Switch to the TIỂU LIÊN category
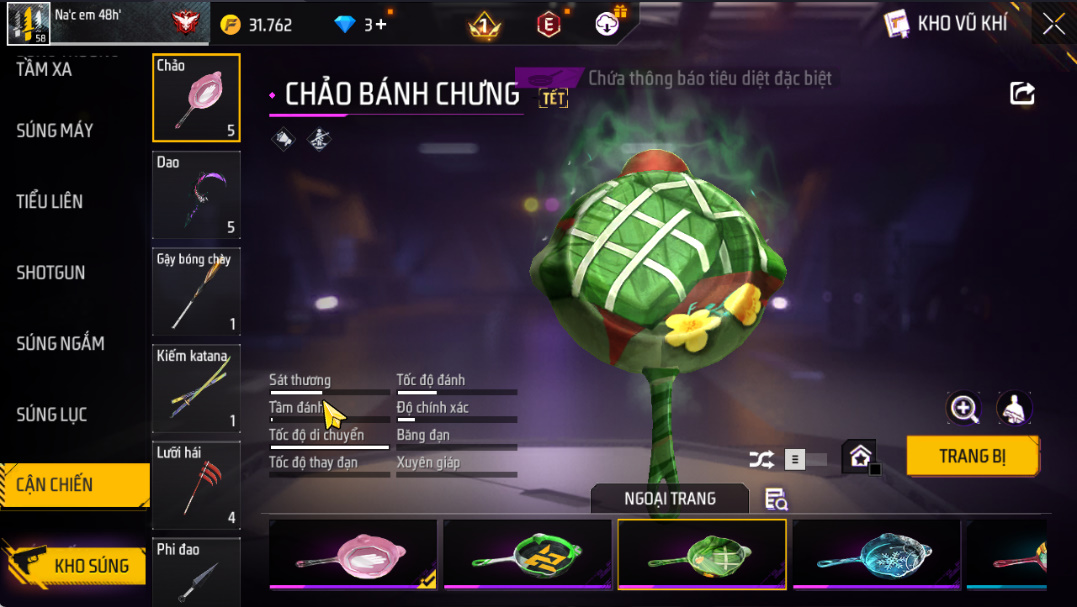This screenshot has height=607, width=1077. tap(50, 202)
